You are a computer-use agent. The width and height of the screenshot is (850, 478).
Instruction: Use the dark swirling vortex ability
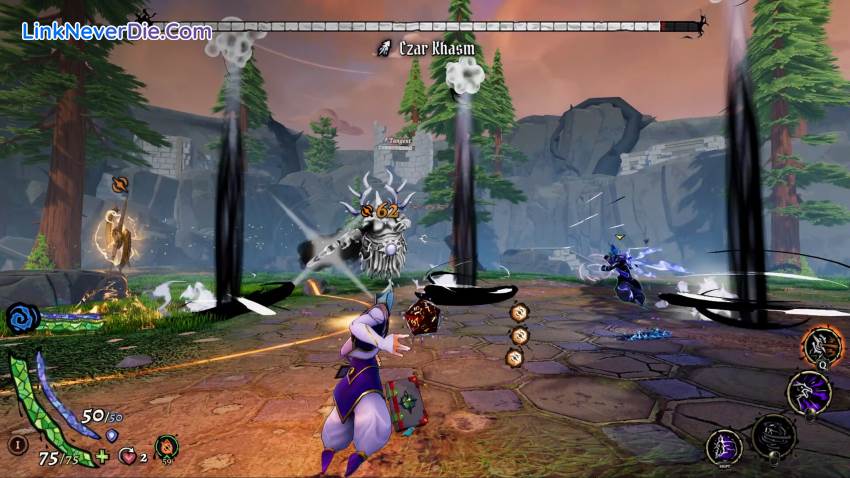tap(773, 434)
